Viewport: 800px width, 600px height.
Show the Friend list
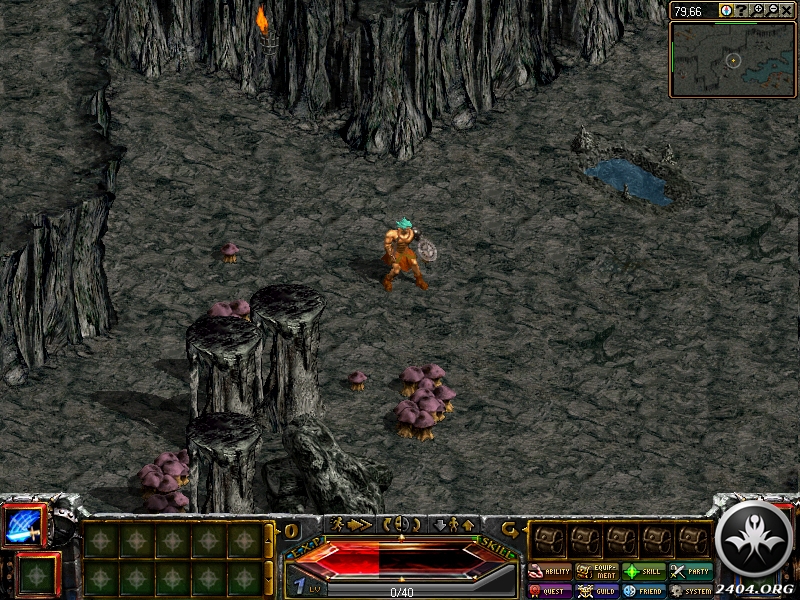[644, 591]
